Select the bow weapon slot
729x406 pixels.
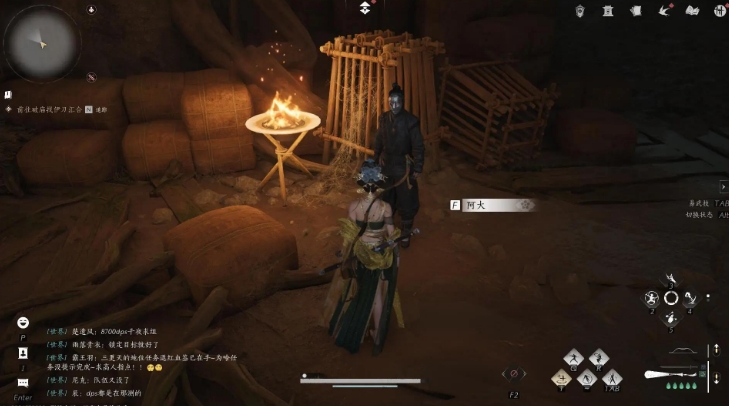[682, 352]
